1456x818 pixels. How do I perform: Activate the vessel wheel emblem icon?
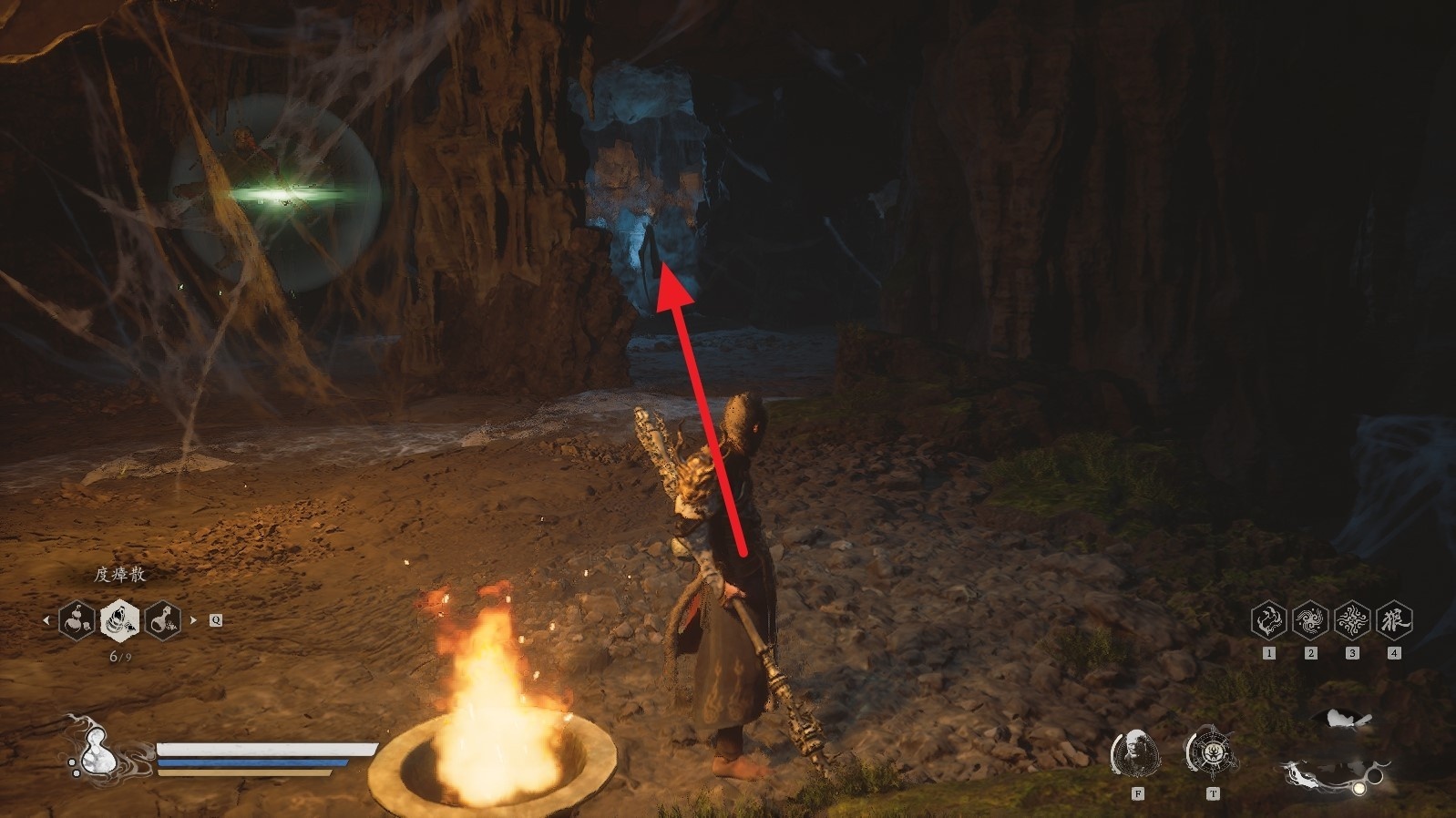click(x=1211, y=752)
